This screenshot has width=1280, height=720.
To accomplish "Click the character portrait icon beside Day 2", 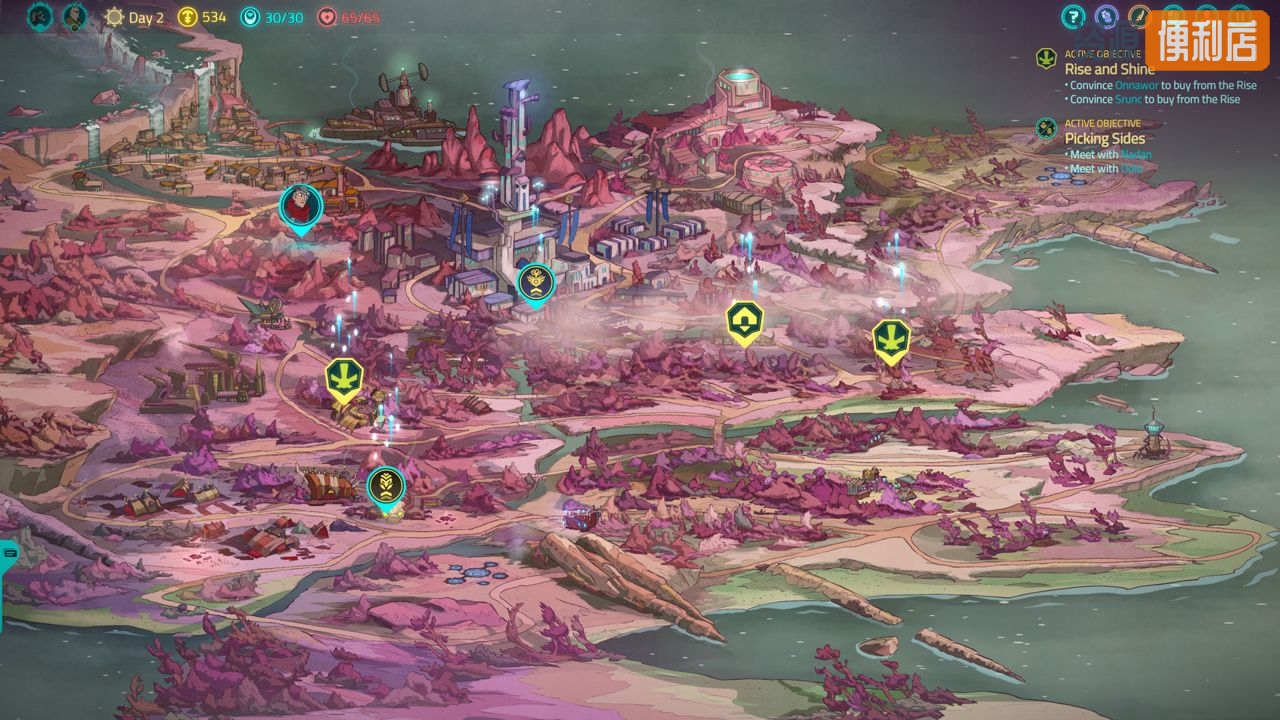I will click(x=75, y=17).
